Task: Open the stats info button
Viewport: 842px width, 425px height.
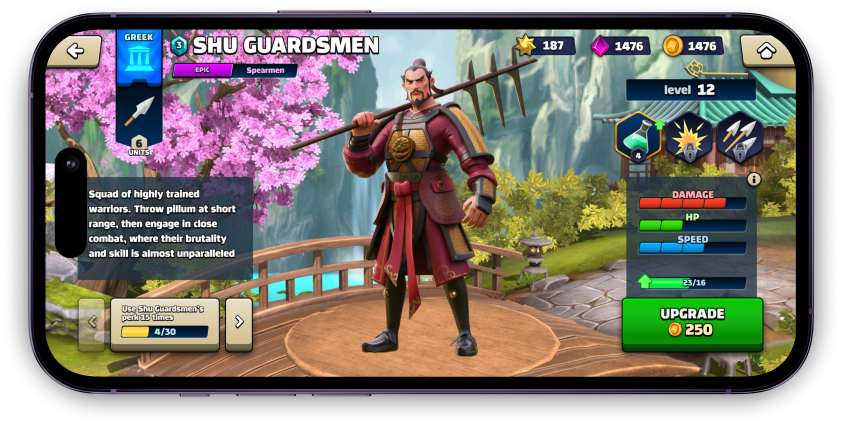Action: pos(754,179)
